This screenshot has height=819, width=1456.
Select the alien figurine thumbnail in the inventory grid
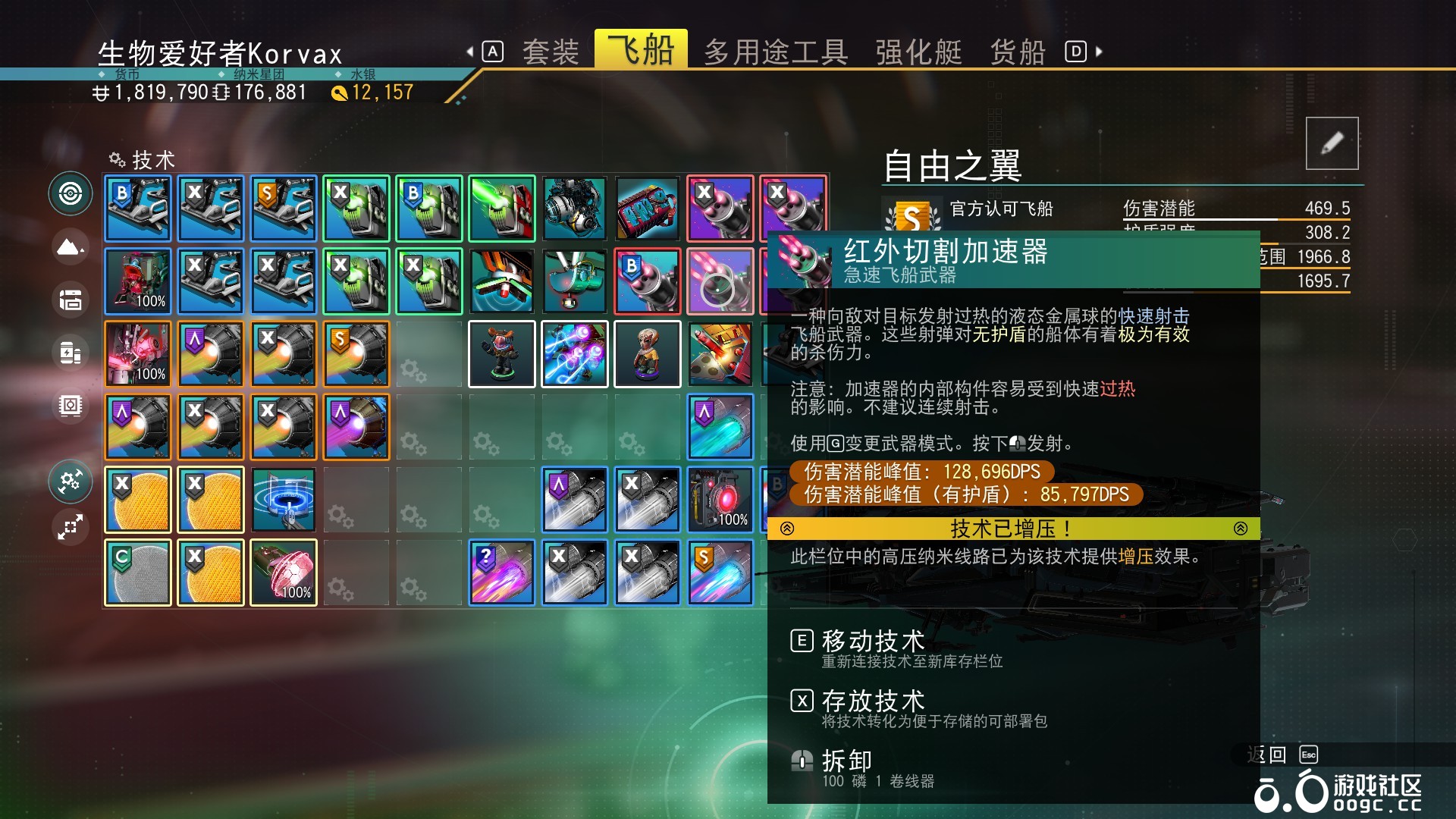(x=647, y=353)
